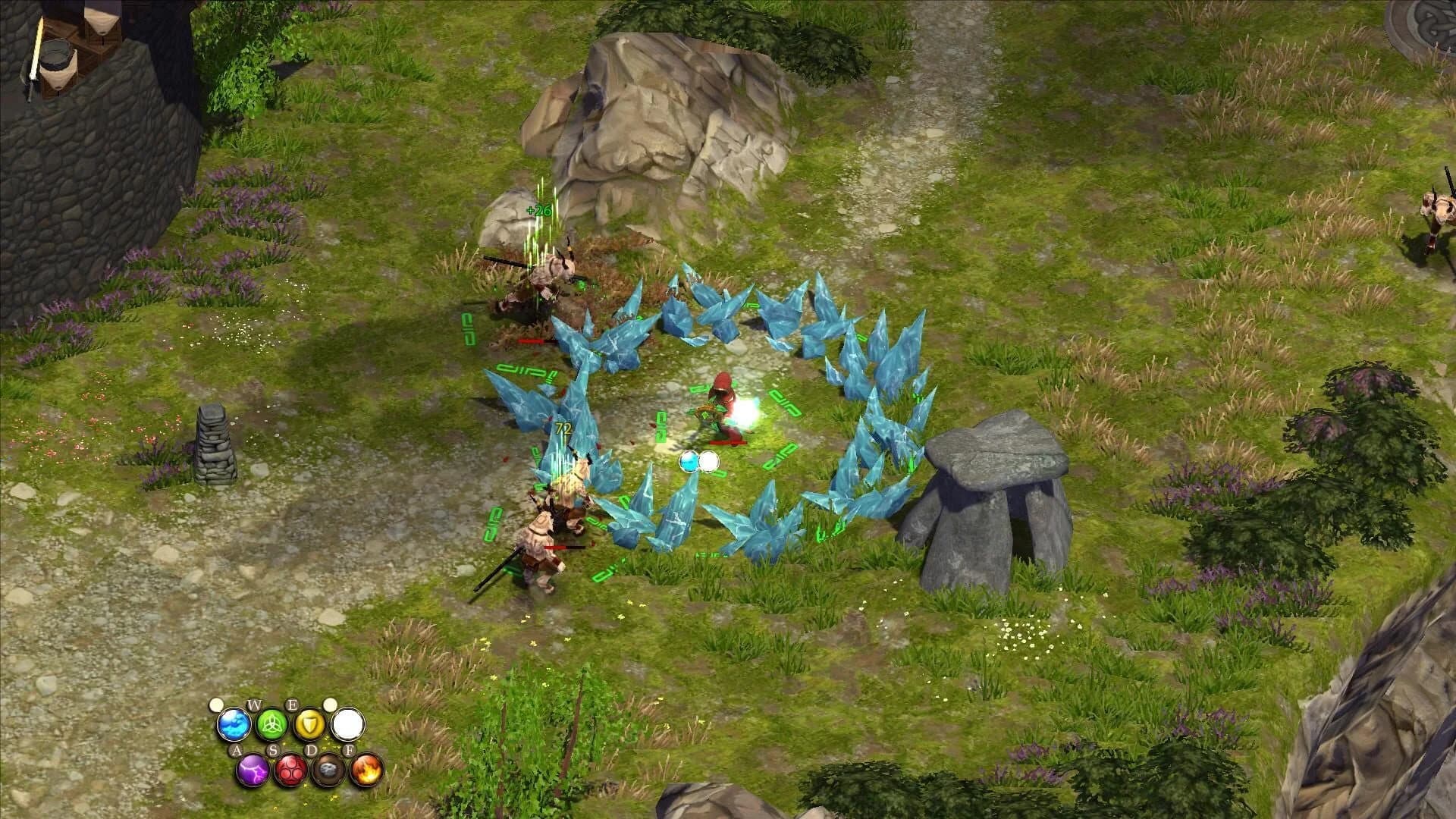Select the white Cold element icon
This screenshot has width=1456, height=819.
coord(349,724)
